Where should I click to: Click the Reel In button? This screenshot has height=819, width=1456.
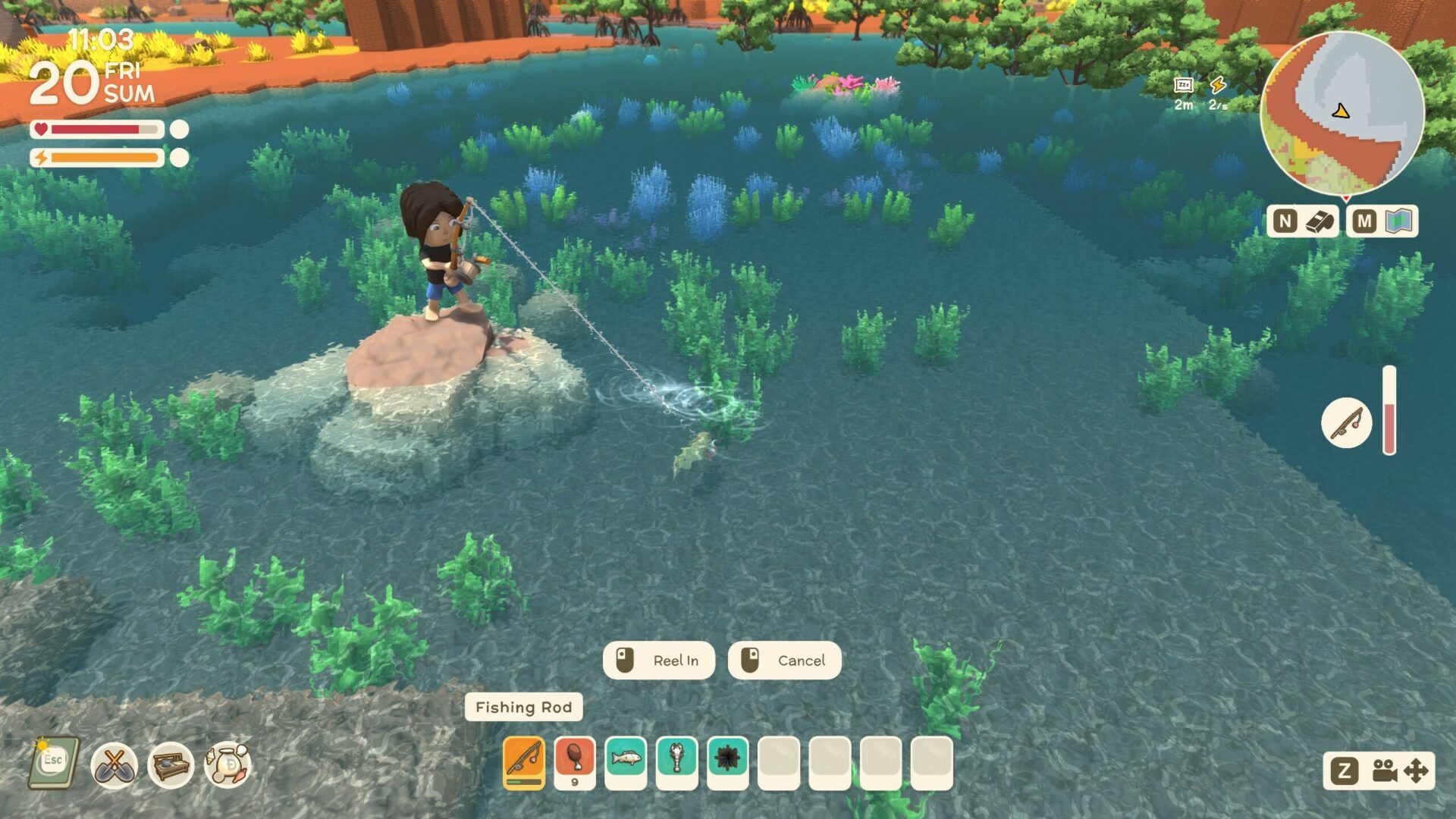(x=658, y=661)
